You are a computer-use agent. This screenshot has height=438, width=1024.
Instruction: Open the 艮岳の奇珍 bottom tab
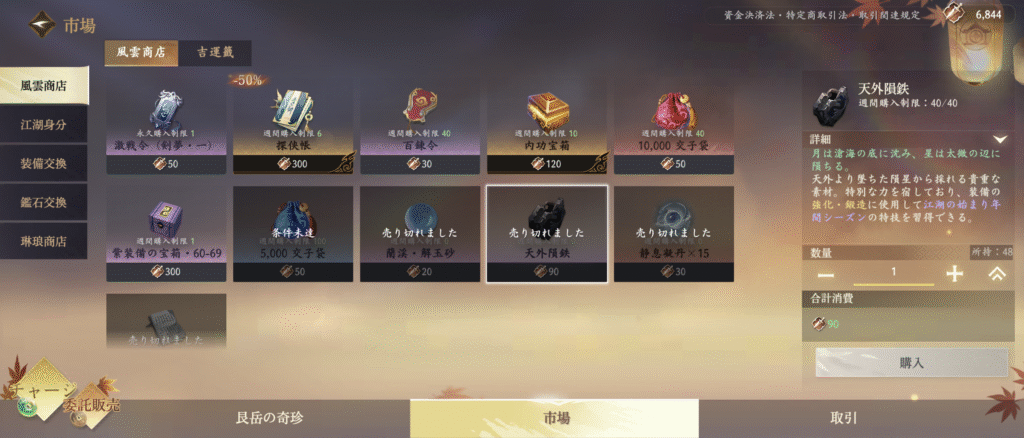pyautogui.click(x=275, y=419)
